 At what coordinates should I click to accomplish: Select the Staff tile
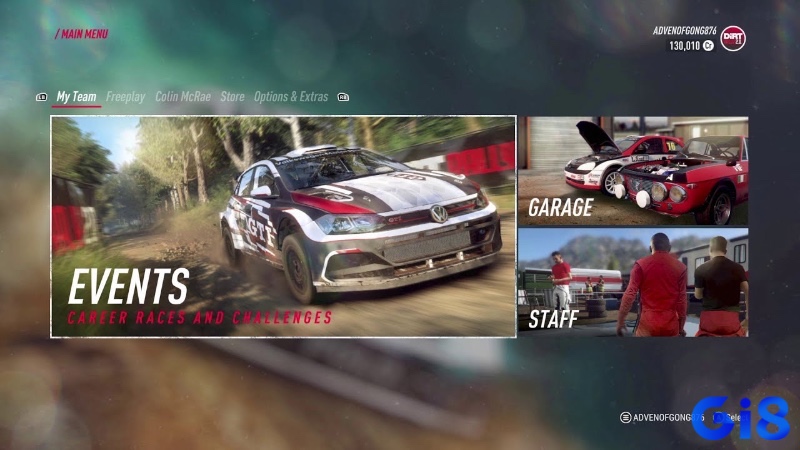[x=632, y=282]
